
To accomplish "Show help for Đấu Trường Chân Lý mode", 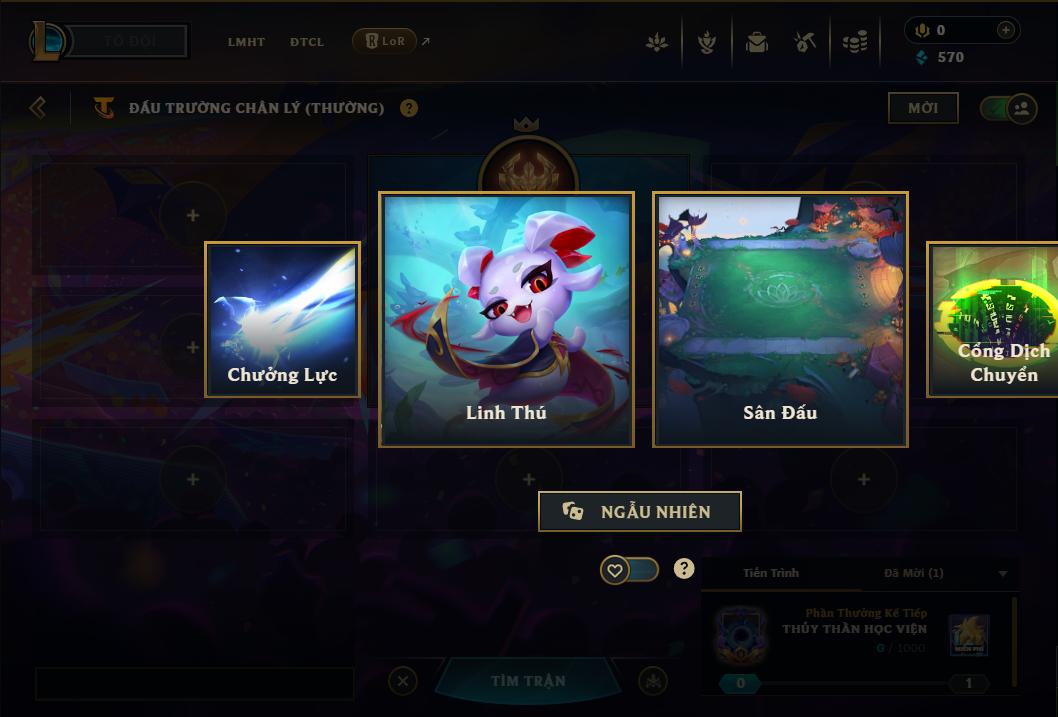I will 409,108.
